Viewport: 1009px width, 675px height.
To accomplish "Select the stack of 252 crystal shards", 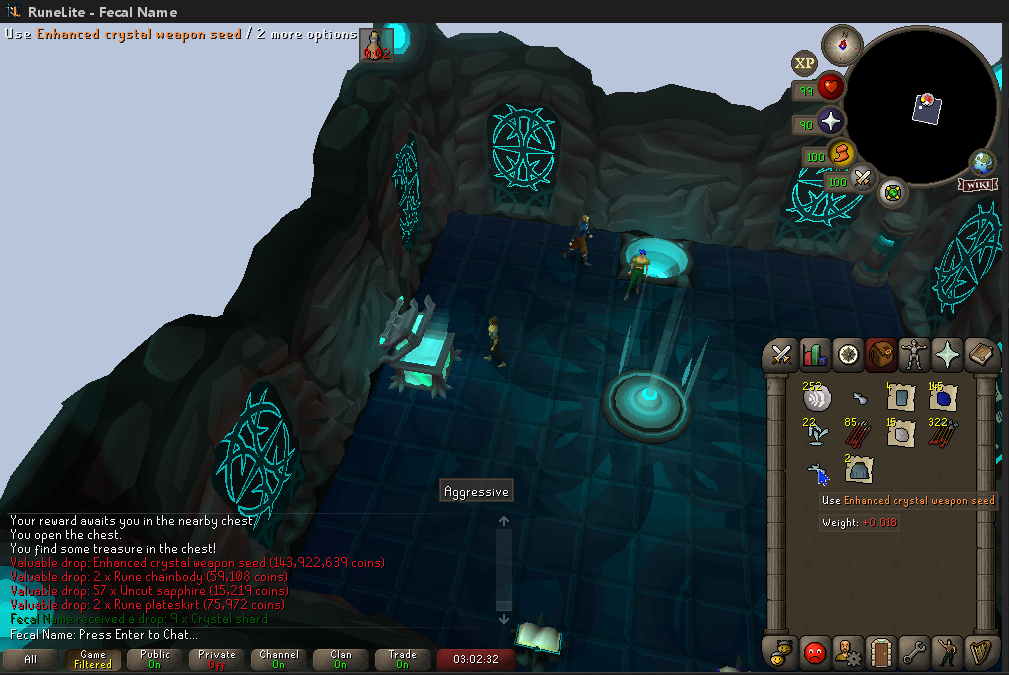I will coord(817,397).
